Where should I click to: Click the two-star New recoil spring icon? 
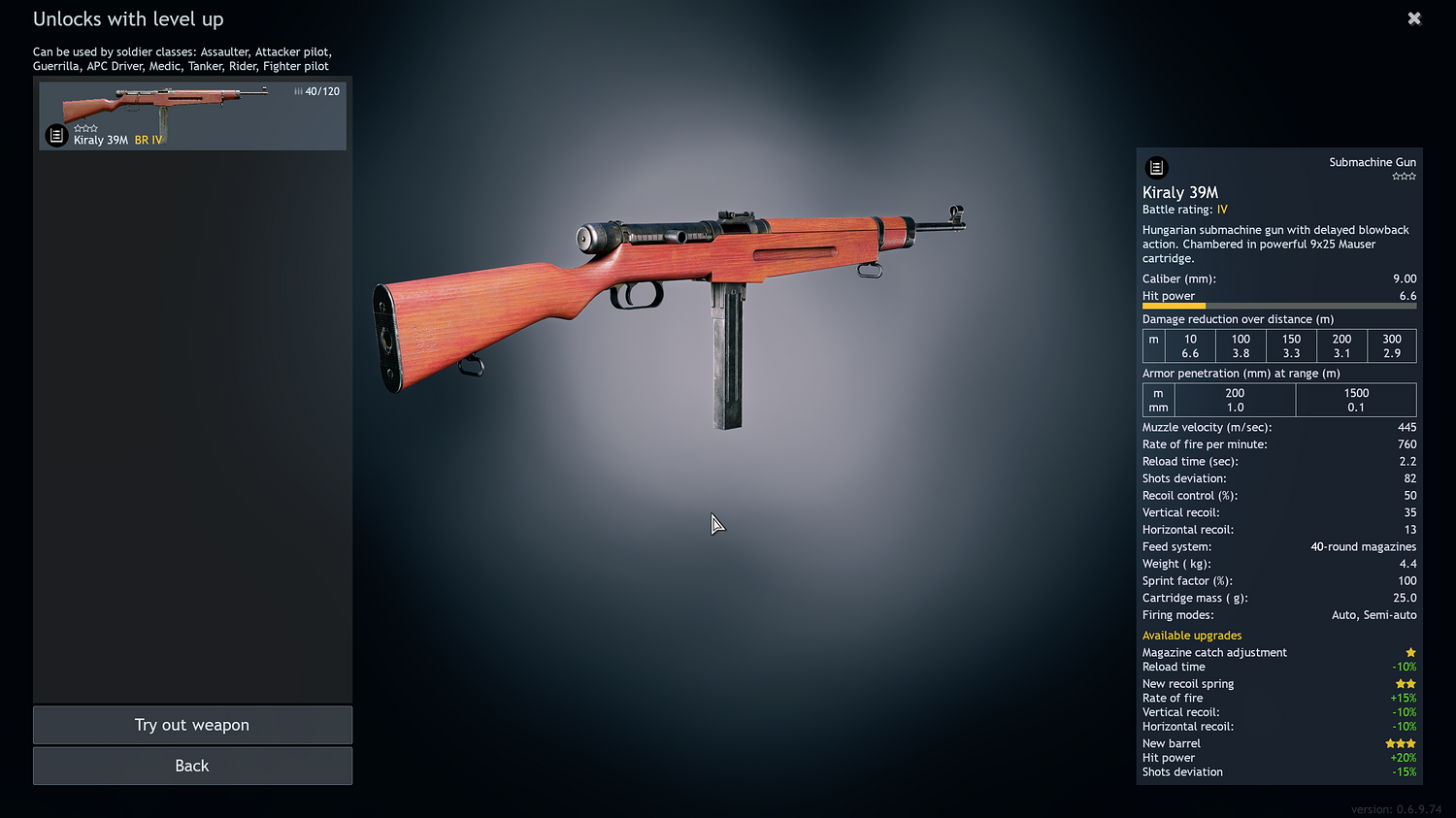(1406, 683)
